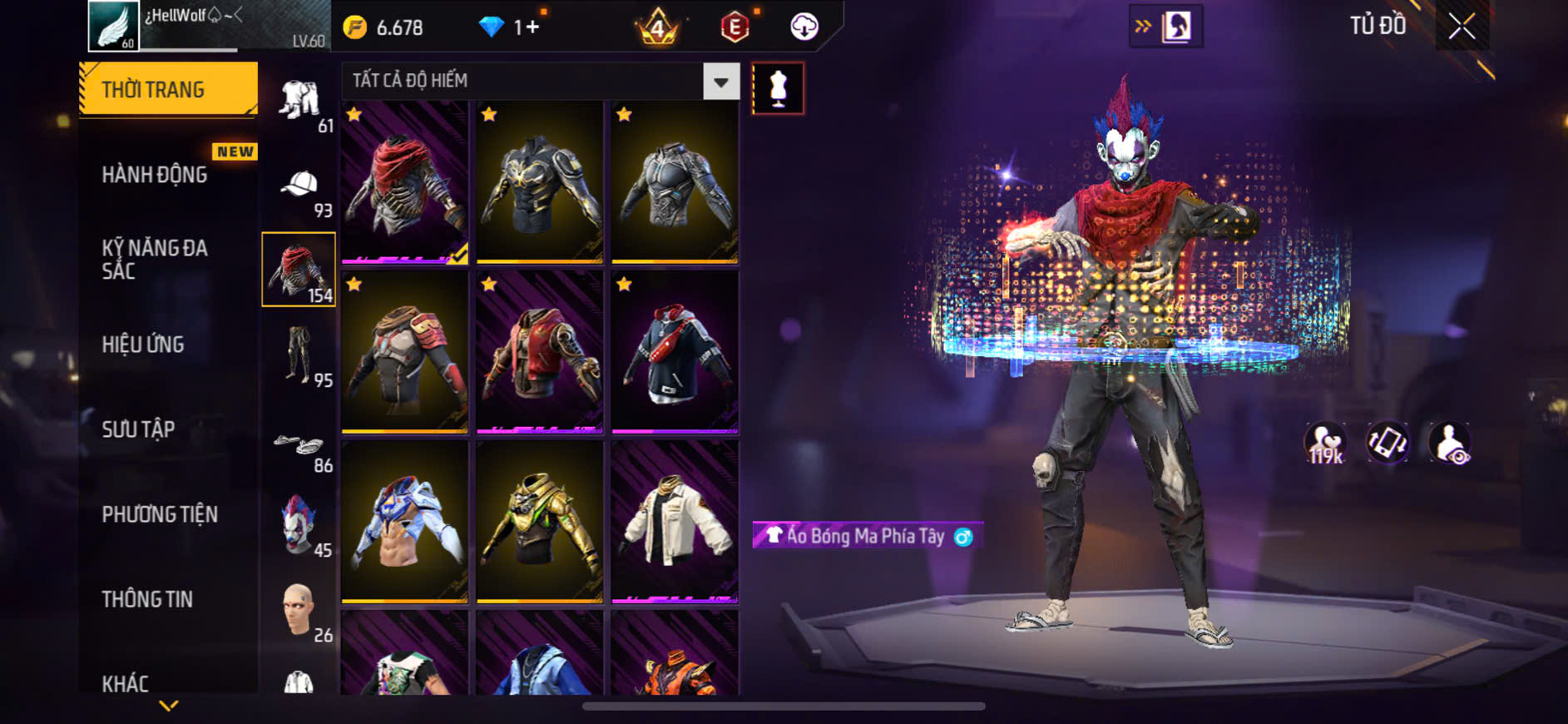Select the full outfit set category

(x=299, y=102)
